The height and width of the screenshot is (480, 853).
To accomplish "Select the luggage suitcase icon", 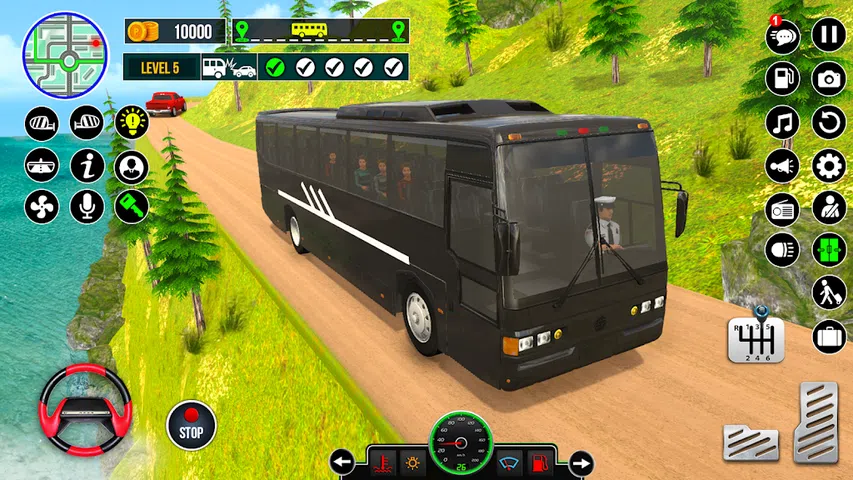I will 828,337.
